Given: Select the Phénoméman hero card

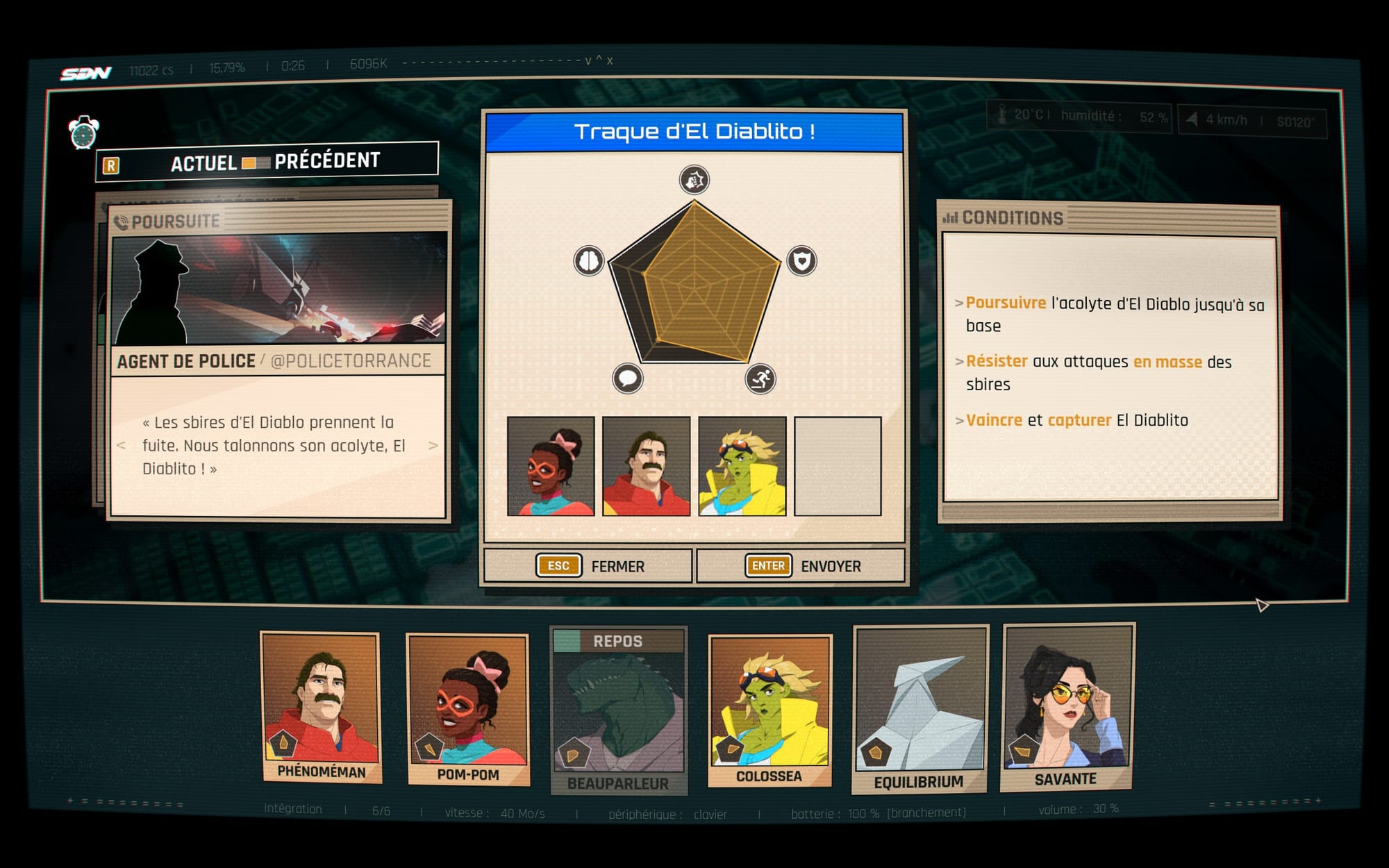Looking at the screenshot, I should [321, 708].
